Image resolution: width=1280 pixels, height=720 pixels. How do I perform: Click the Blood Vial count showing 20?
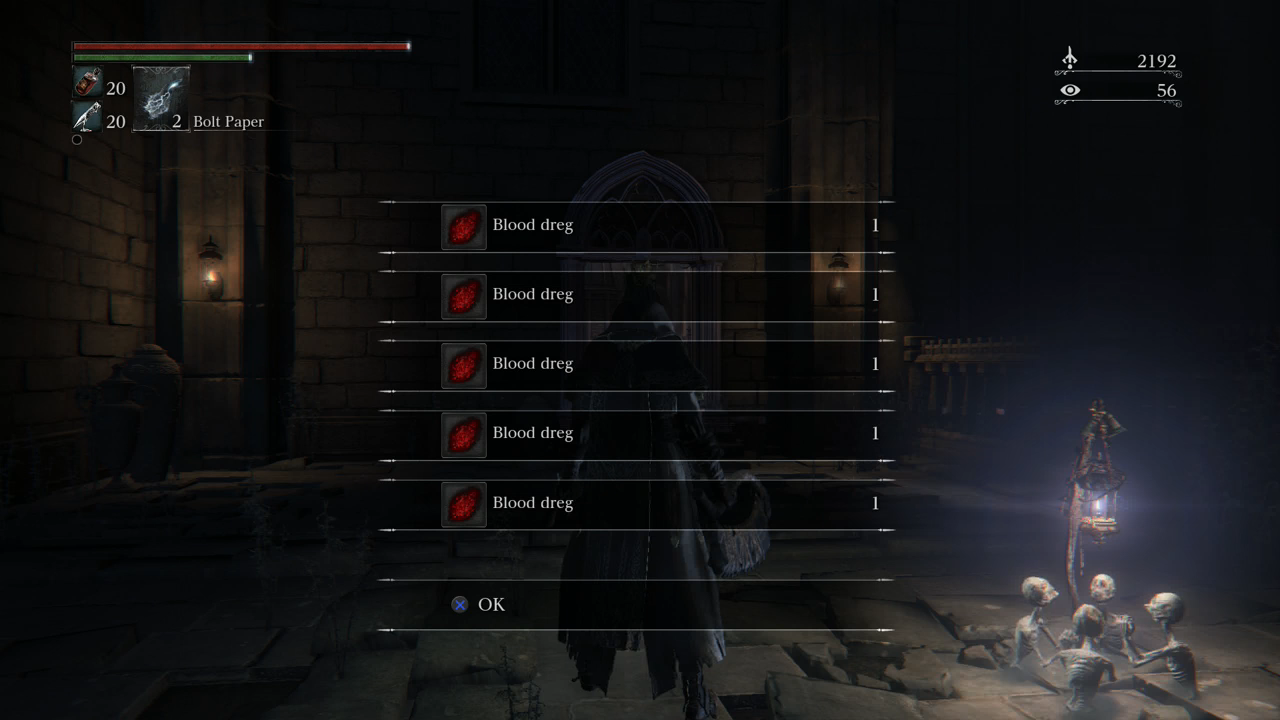click(x=117, y=88)
